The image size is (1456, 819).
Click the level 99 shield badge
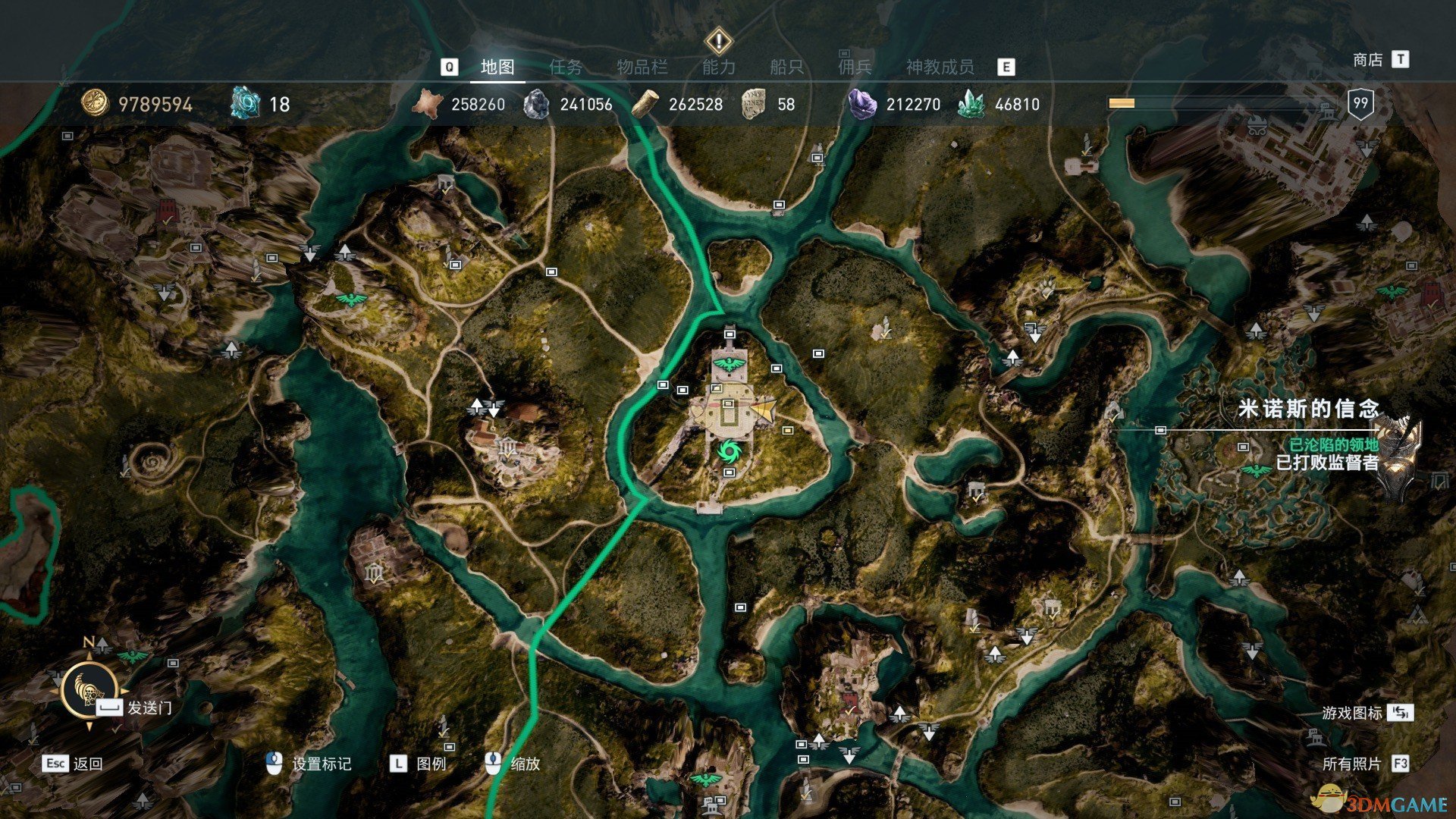point(1360,104)
